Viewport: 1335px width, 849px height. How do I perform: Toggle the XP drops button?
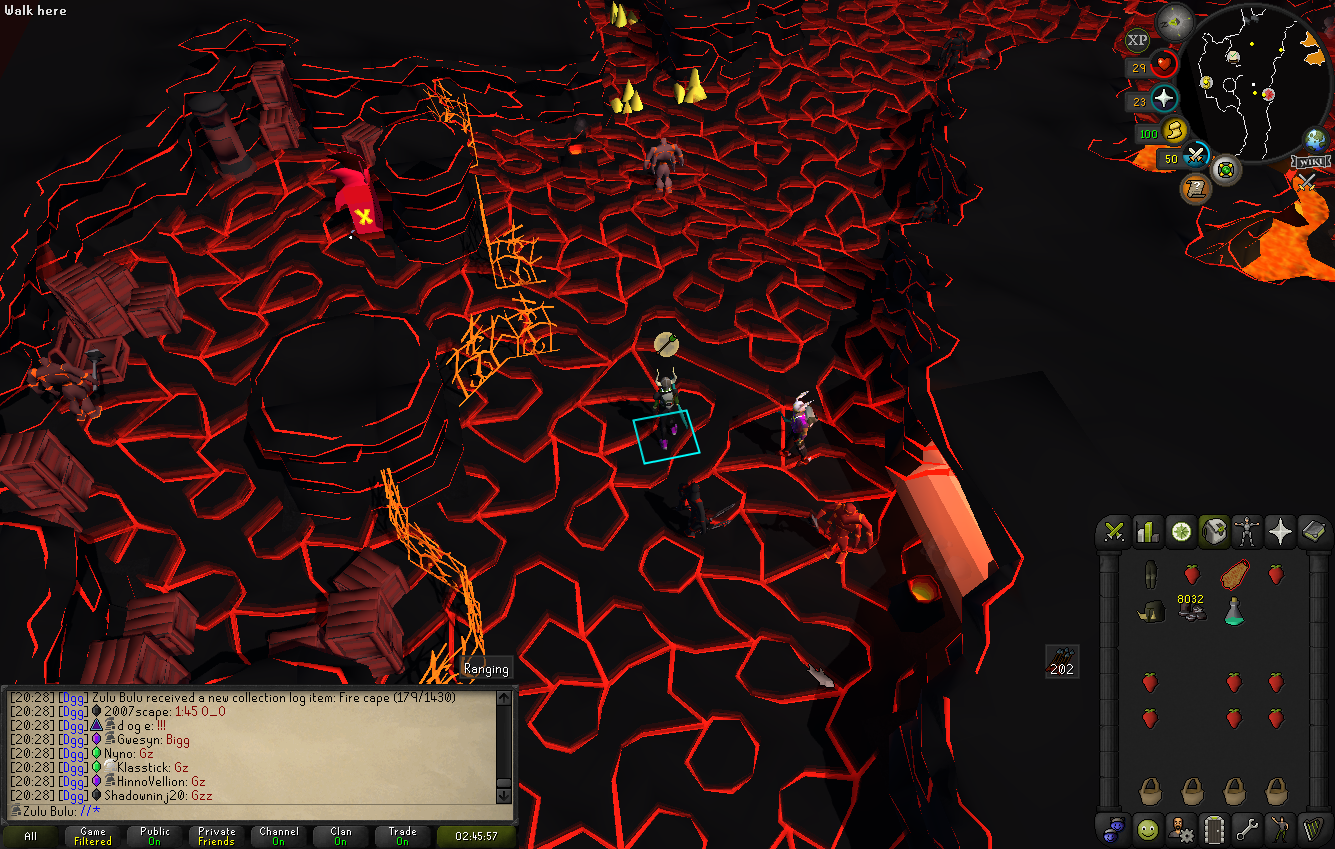coord(1137,40)
